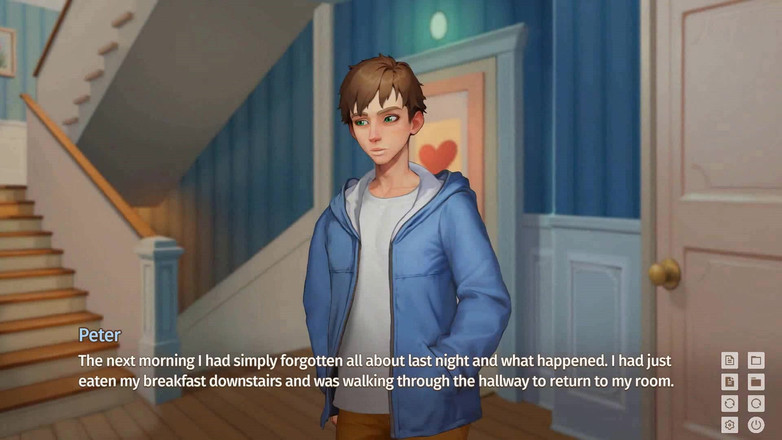
Task: Click the filled document quick-save icon
Action: (x=729, y=382)
